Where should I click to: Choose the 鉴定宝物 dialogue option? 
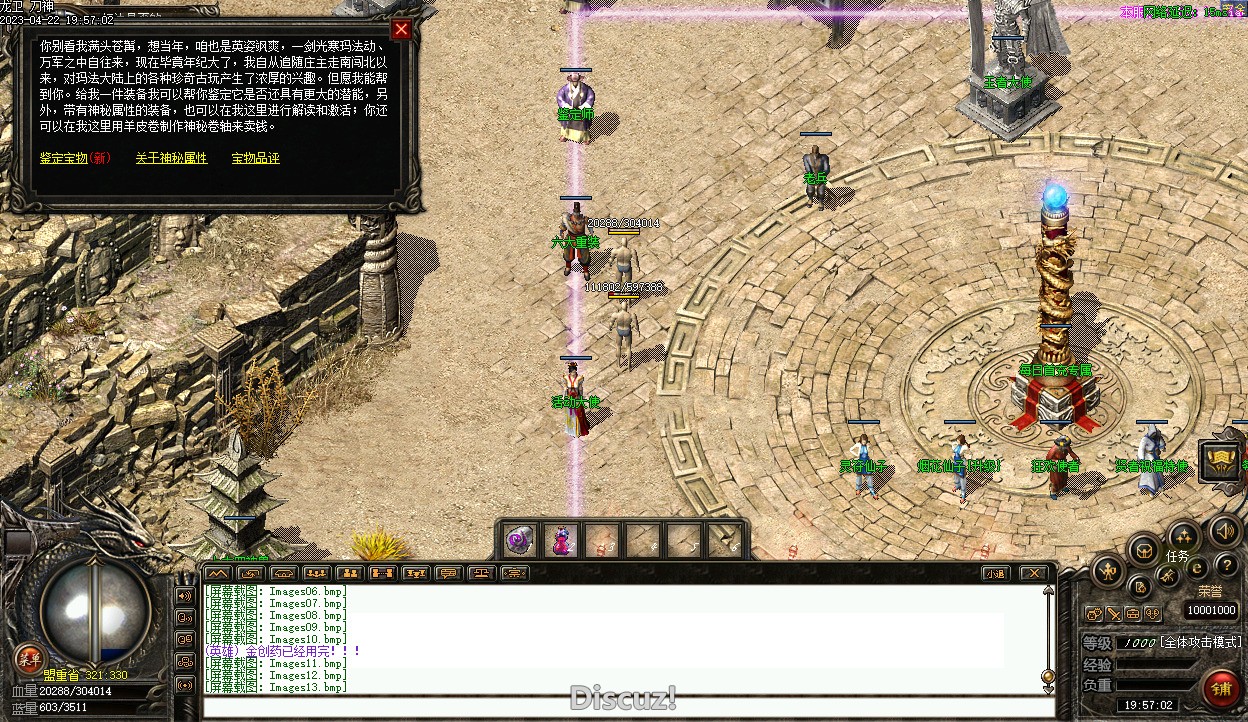tap(75, 158)
